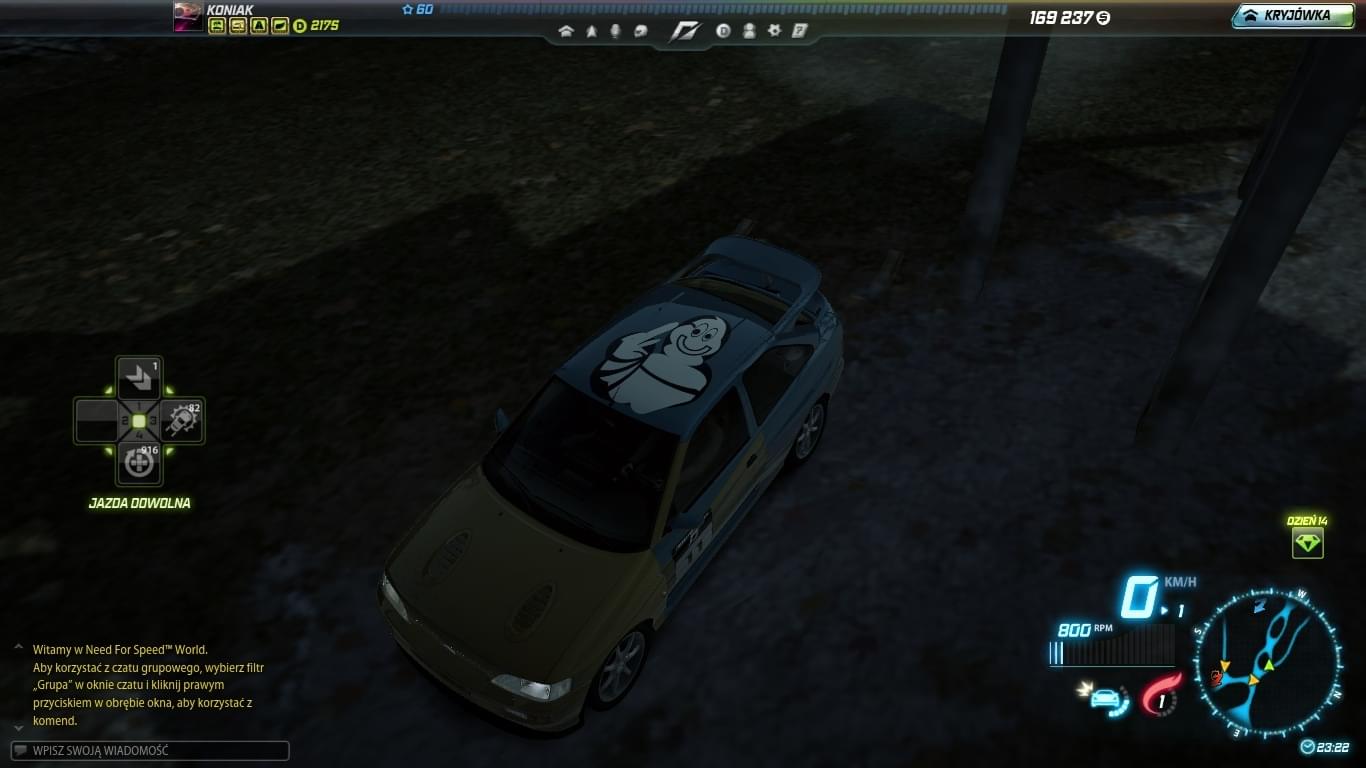
Task: Click the house icon in the top bar
Action: (x=566, y=31)
